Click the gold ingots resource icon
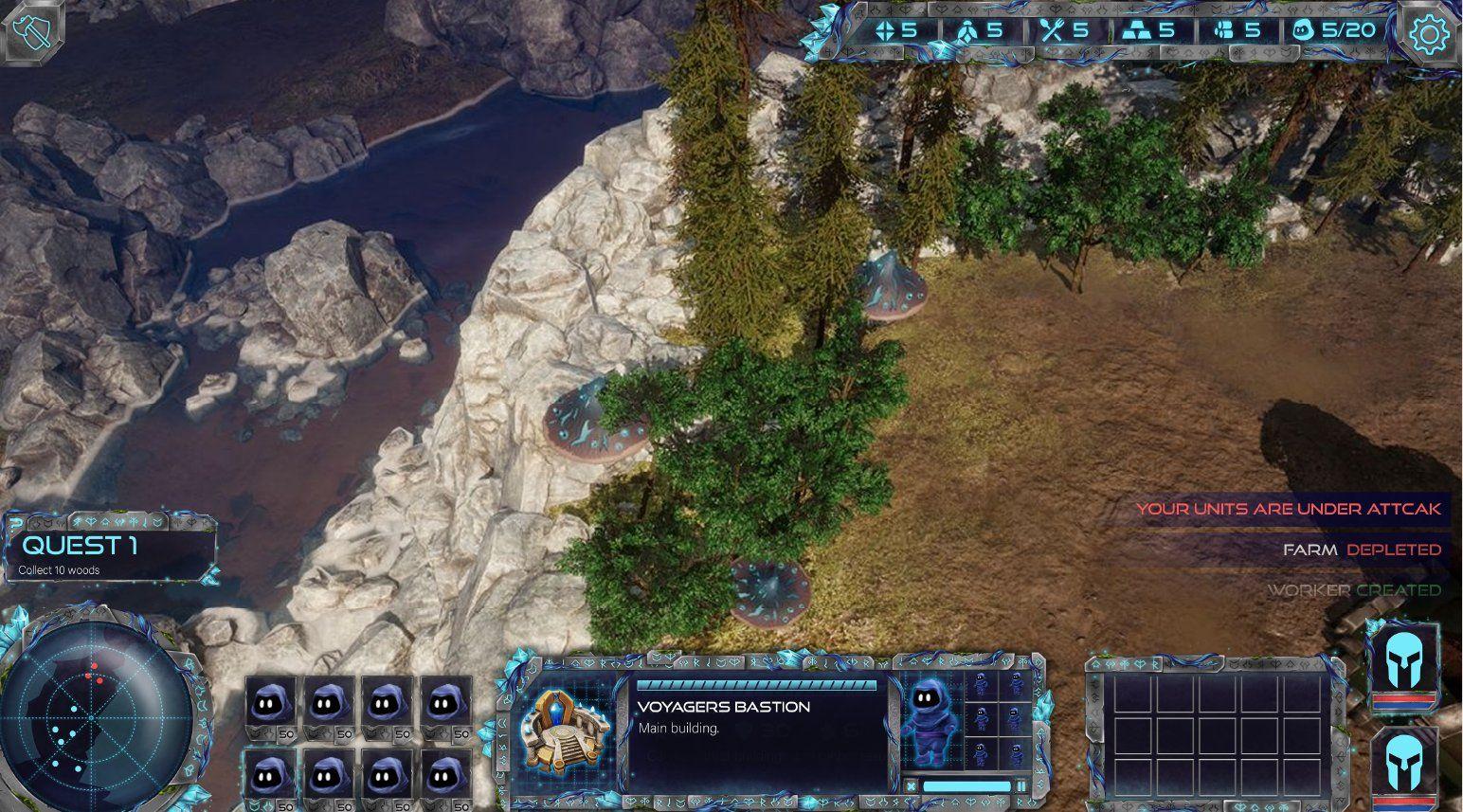This screenshot has height=812, width=1463. tap(1135, 27)
